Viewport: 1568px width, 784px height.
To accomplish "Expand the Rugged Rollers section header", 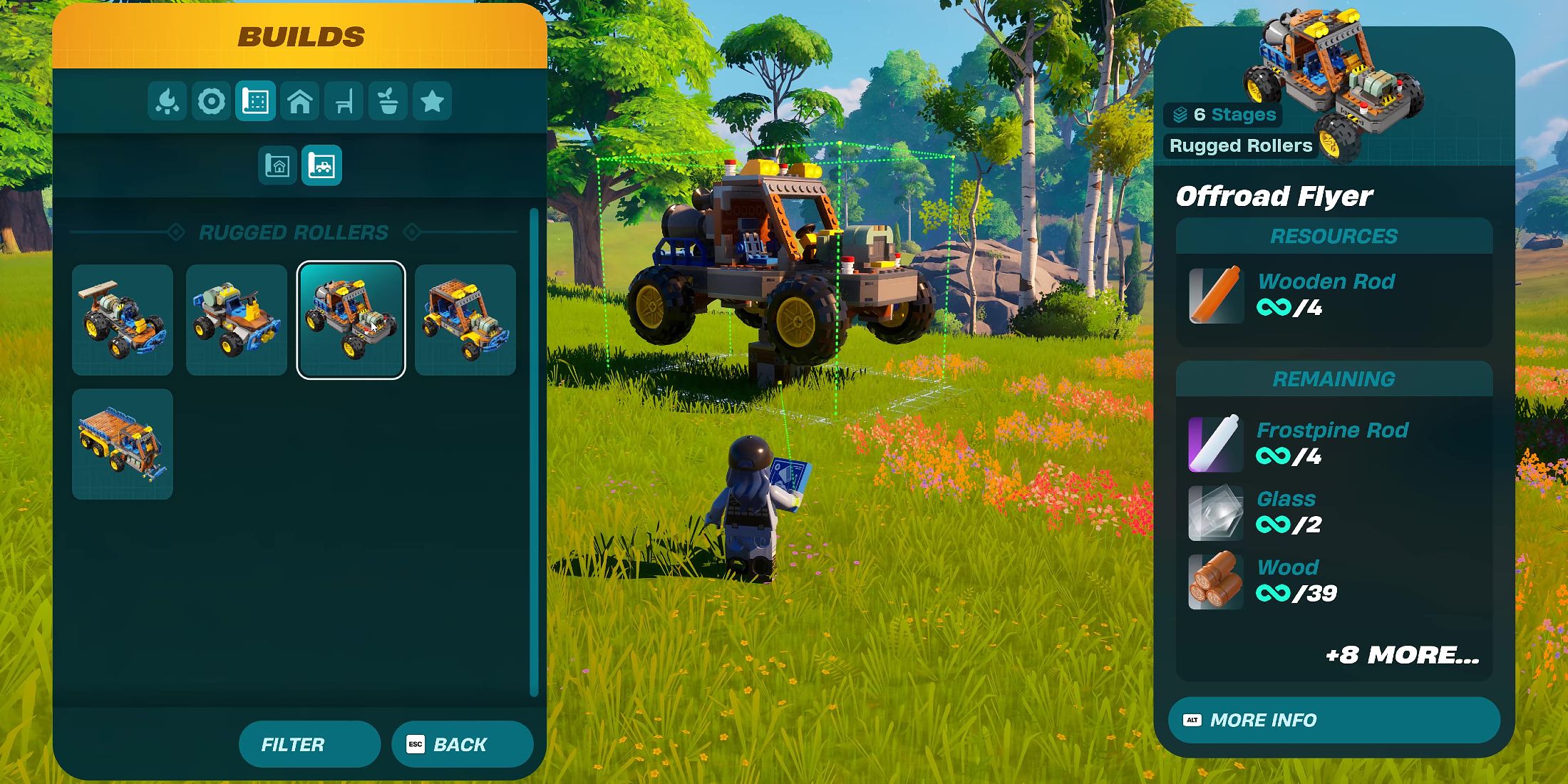I will (x=295, y=232).
